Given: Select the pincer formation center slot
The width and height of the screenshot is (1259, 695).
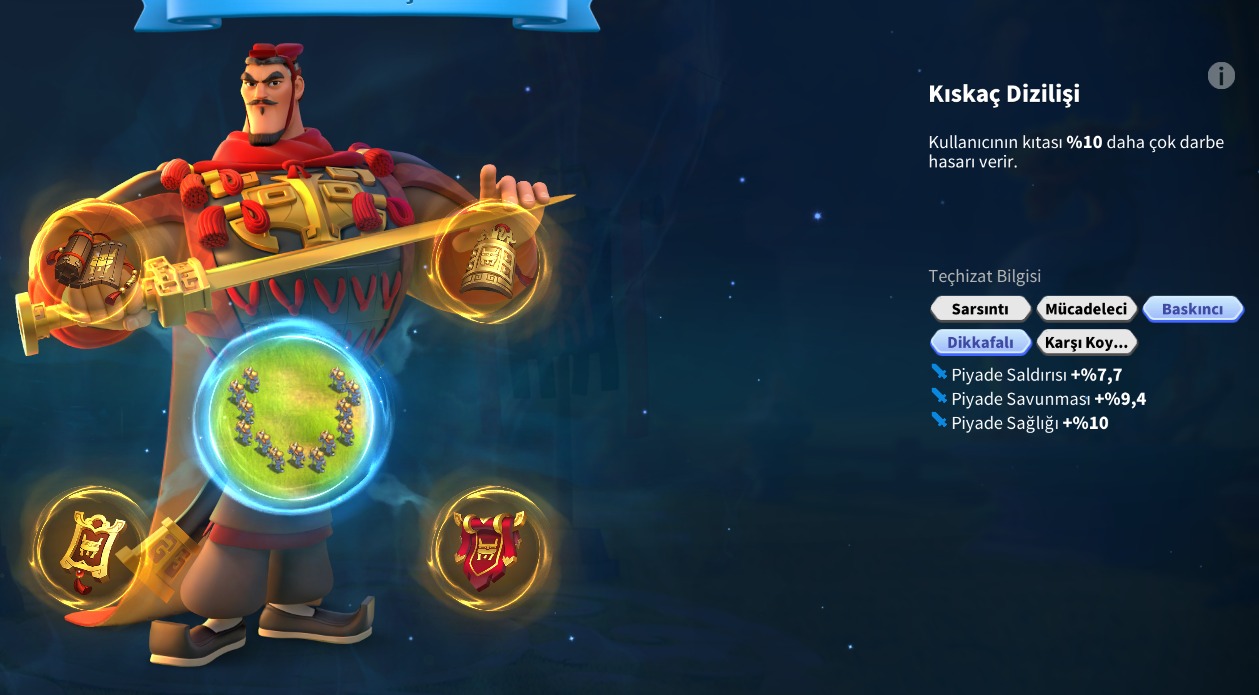Looking at the screenshot, I should [292, 417].
